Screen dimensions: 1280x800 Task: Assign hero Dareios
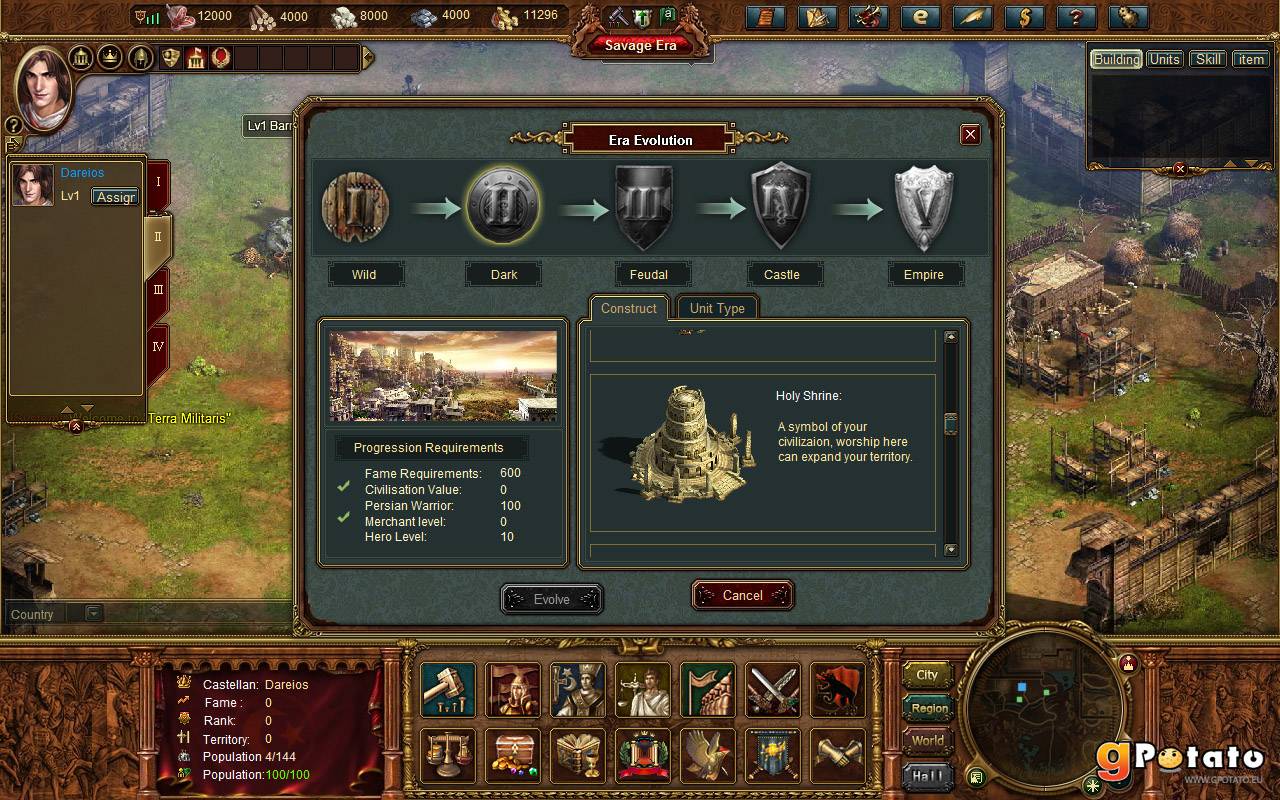point(115,197)
